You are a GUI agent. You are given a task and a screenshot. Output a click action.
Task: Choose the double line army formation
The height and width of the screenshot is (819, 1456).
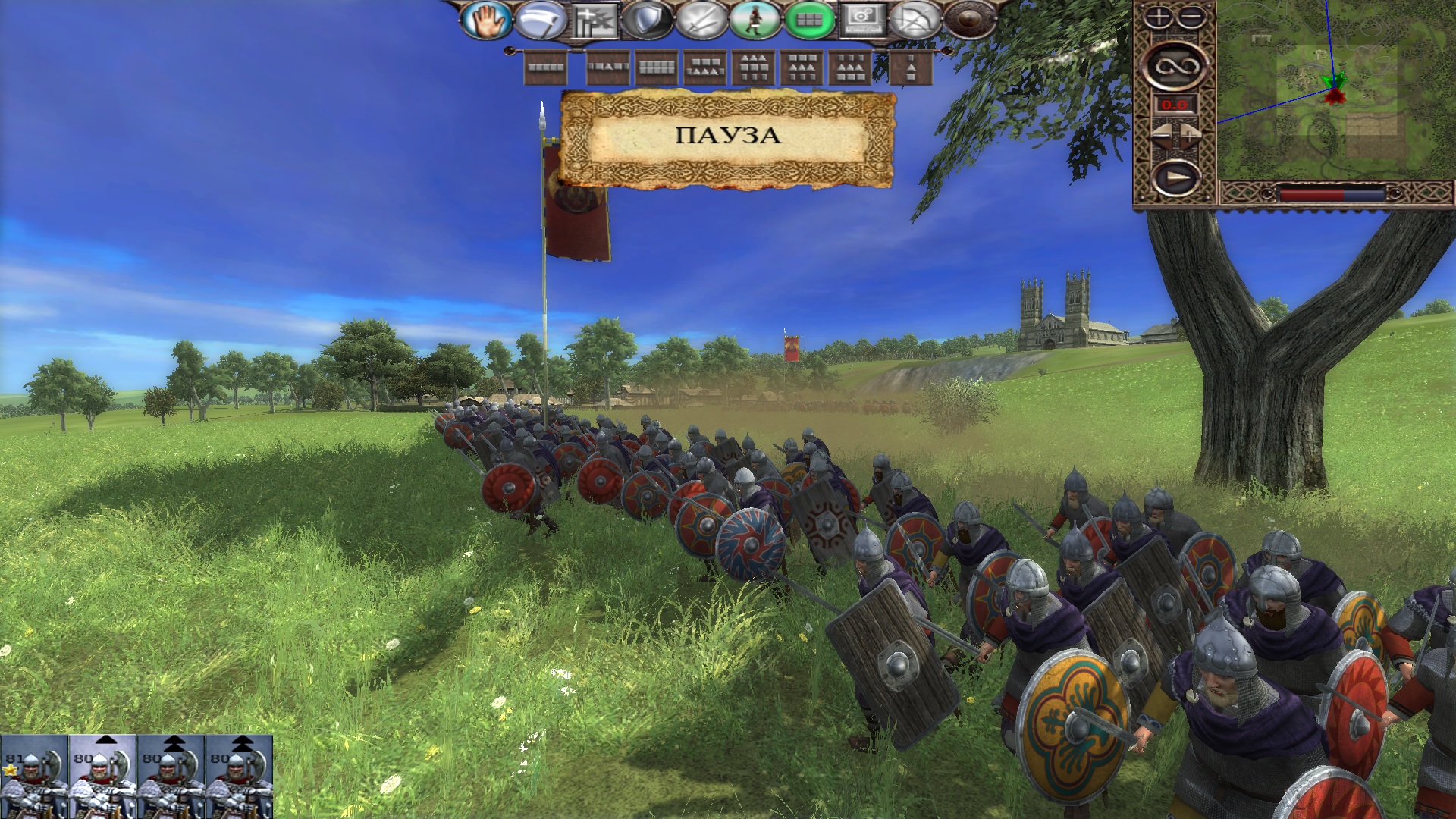pyautogui.click(x=657, y=67)
